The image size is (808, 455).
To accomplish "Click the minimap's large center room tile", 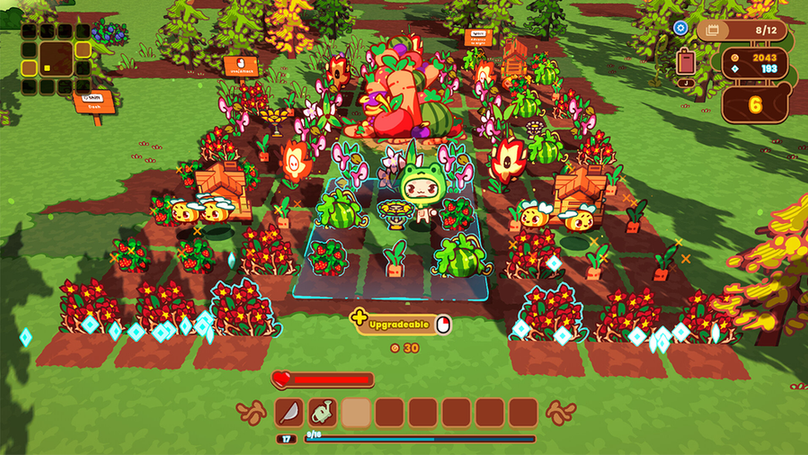I will [55, 58].
